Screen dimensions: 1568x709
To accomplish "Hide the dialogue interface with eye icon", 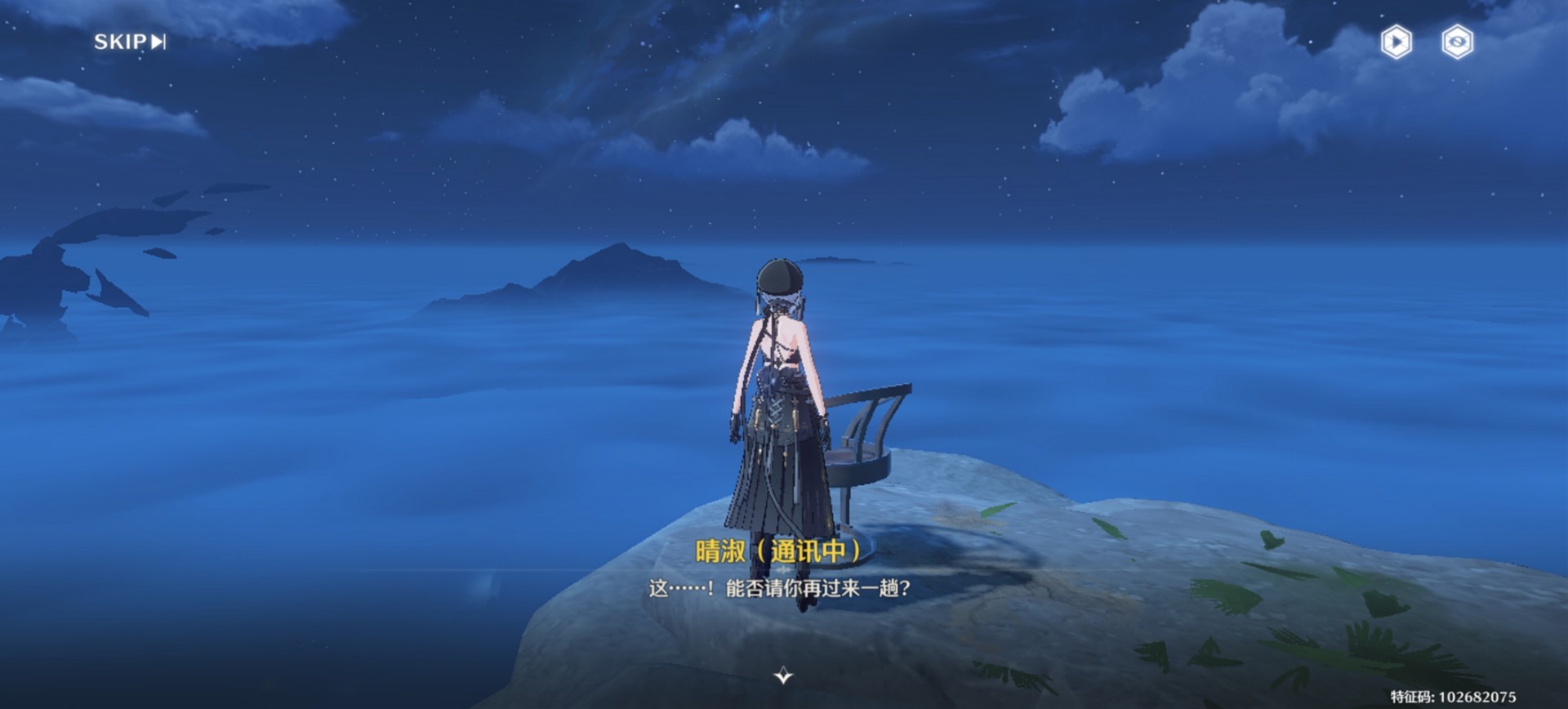I will [x=1458, y=42].
